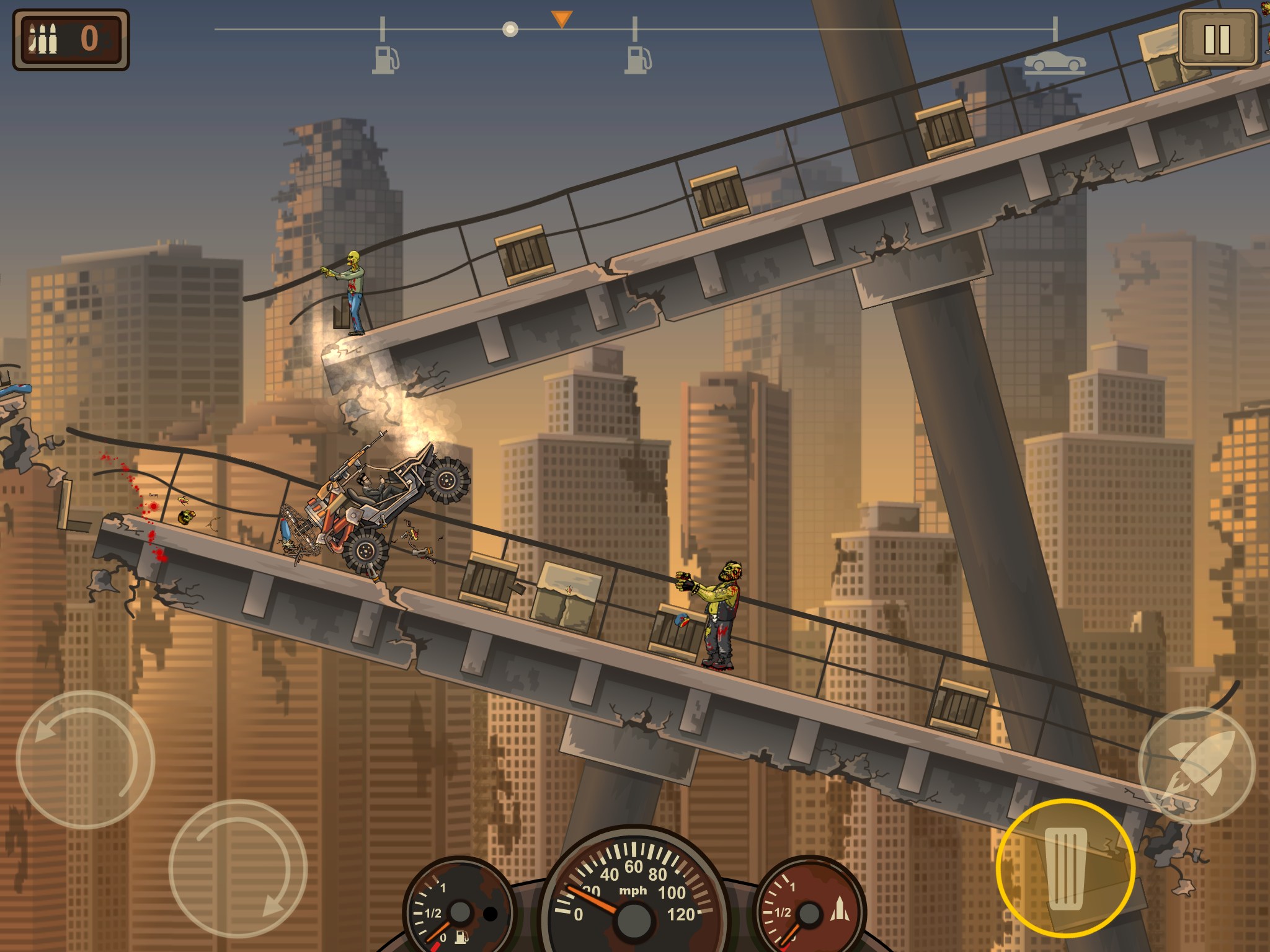The image size is (1270, 952).
Task: Tilt vehicle counter-clockwise with the rotate button
Action: (x=85, y=759)
